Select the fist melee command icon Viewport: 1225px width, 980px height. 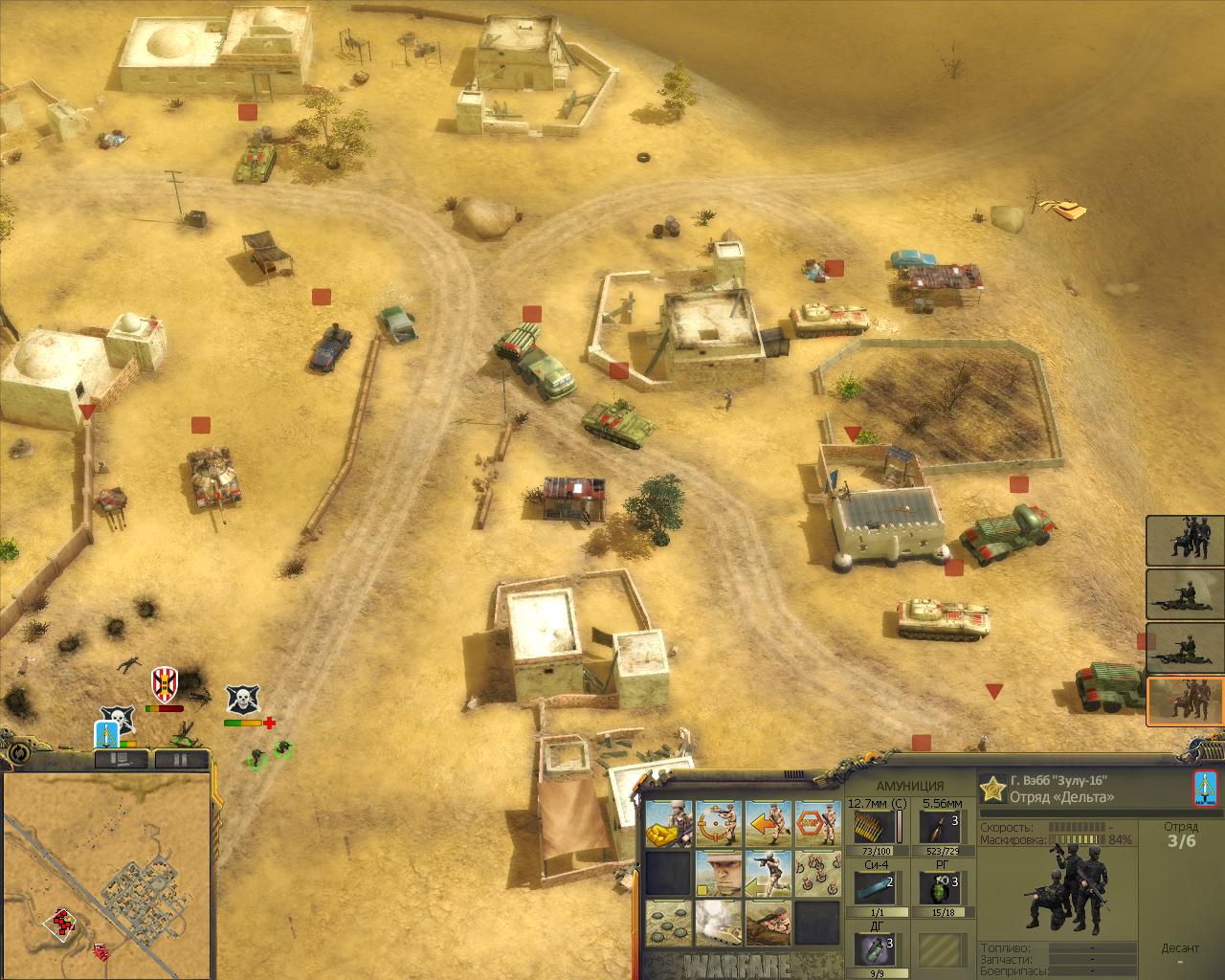668,824
